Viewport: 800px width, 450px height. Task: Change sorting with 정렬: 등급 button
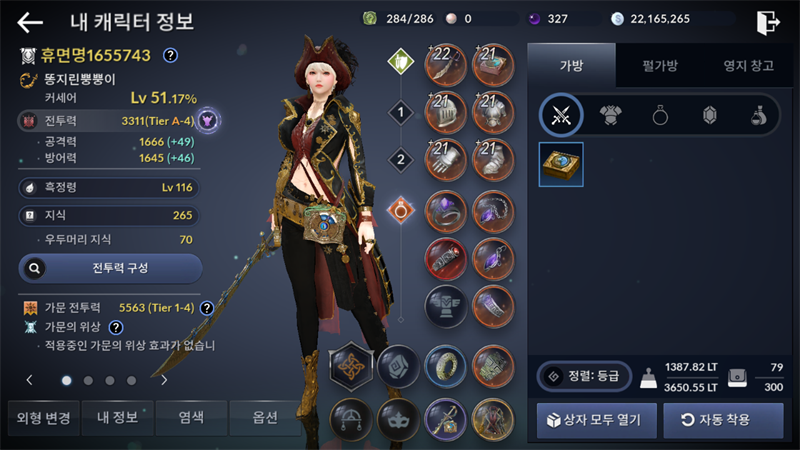581,376
